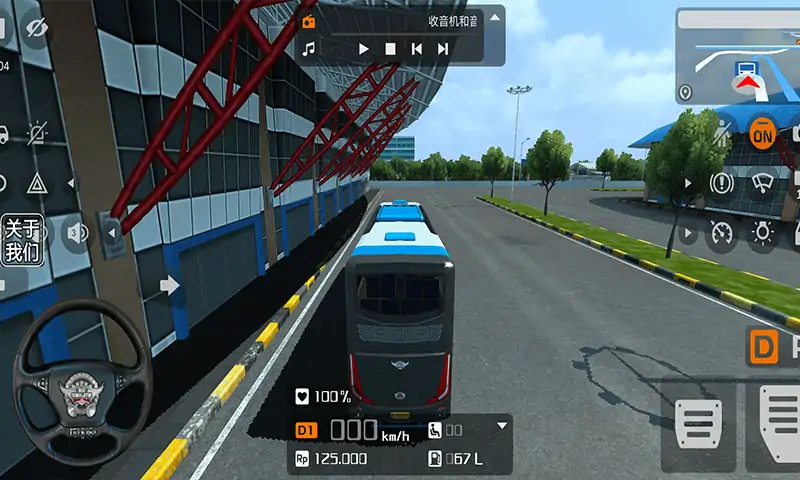Engage the parking brake icon
Viewport: 800px width, 480px height.
pos(721,183)
